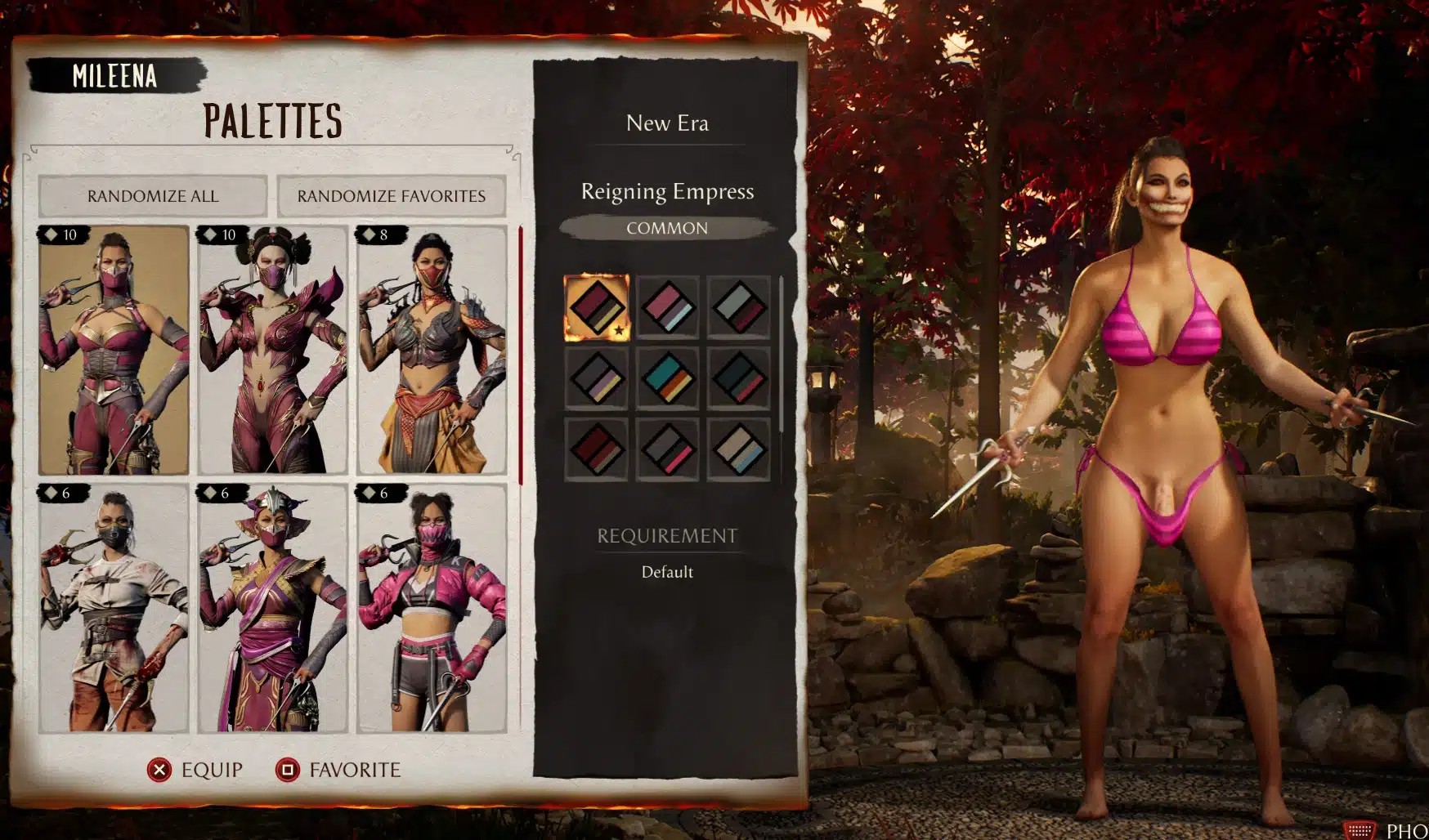The height and width of the screenshot is (840, 1429).
Task: Select the gray and hot-pink palette swatch
Action: [668, 449]
